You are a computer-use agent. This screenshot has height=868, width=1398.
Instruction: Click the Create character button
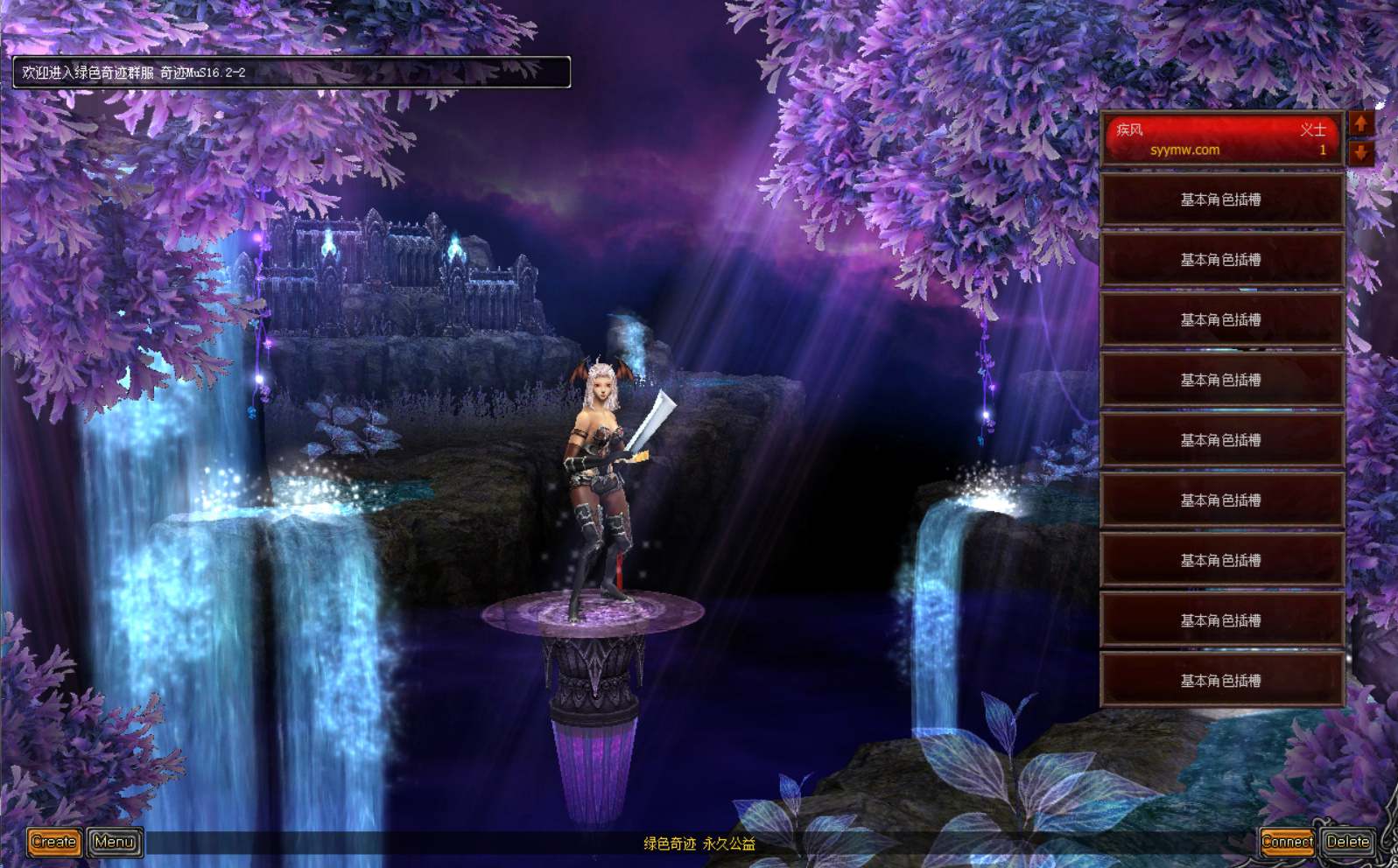54,842
